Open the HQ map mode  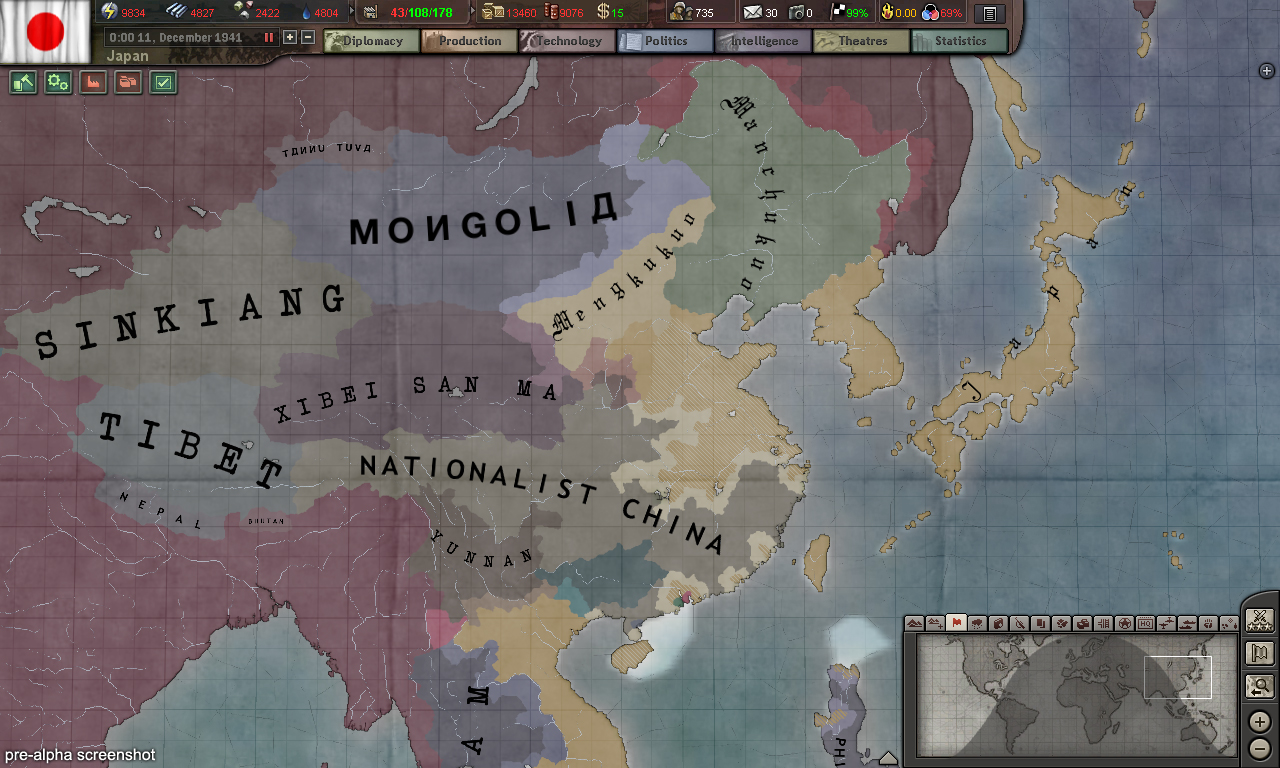1145,625
